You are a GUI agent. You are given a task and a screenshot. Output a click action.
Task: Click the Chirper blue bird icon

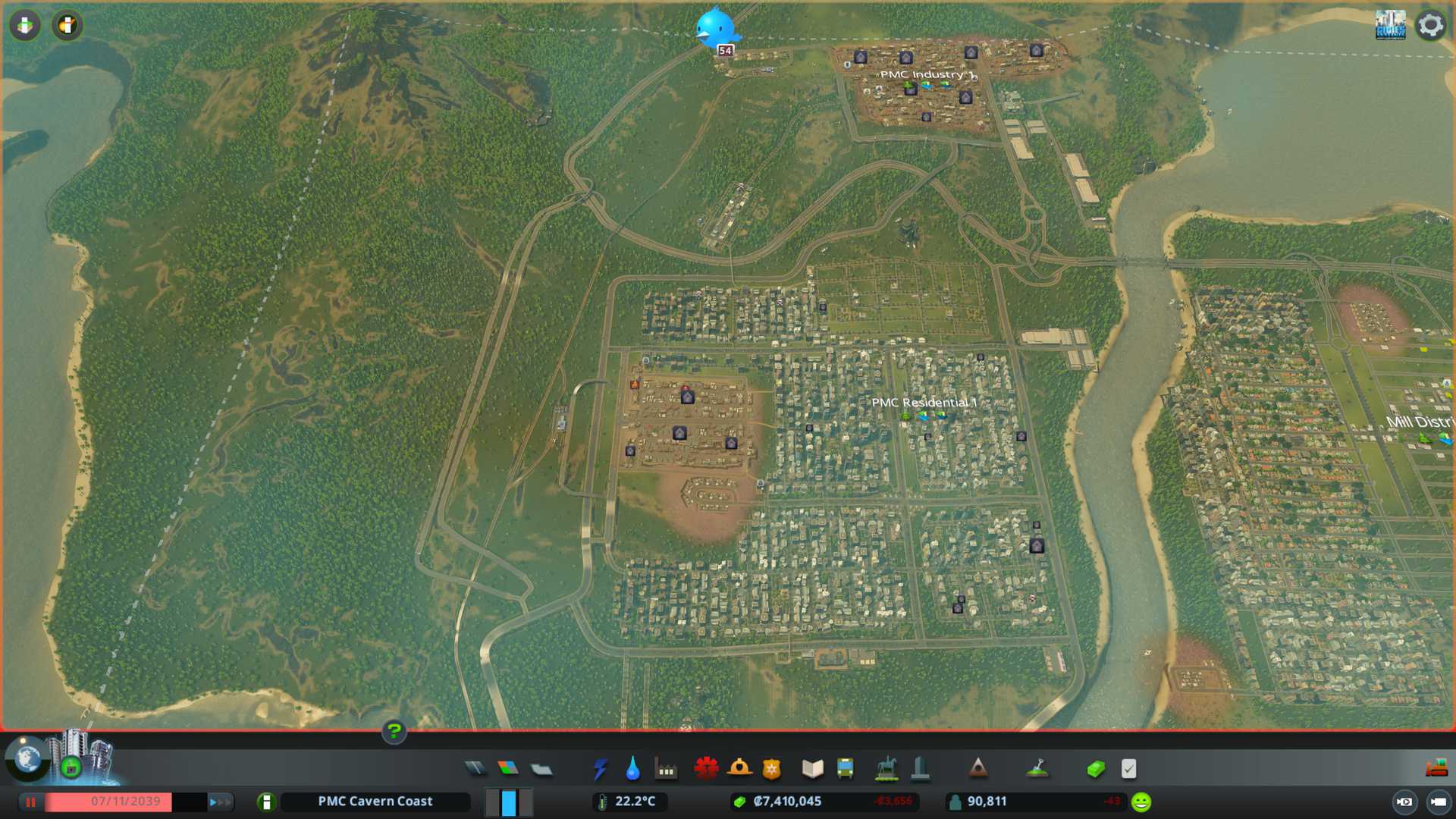tap(715, 28)
